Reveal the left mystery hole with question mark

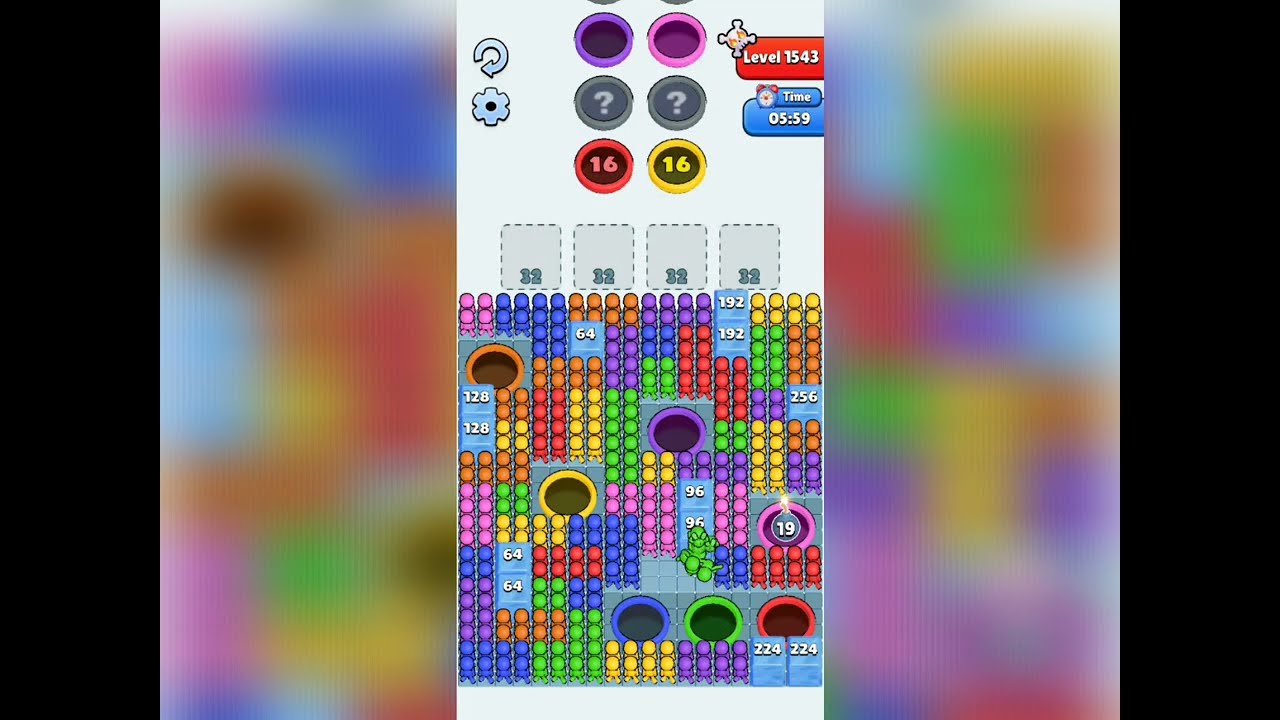pyautogui.click(x=605, y=102)
